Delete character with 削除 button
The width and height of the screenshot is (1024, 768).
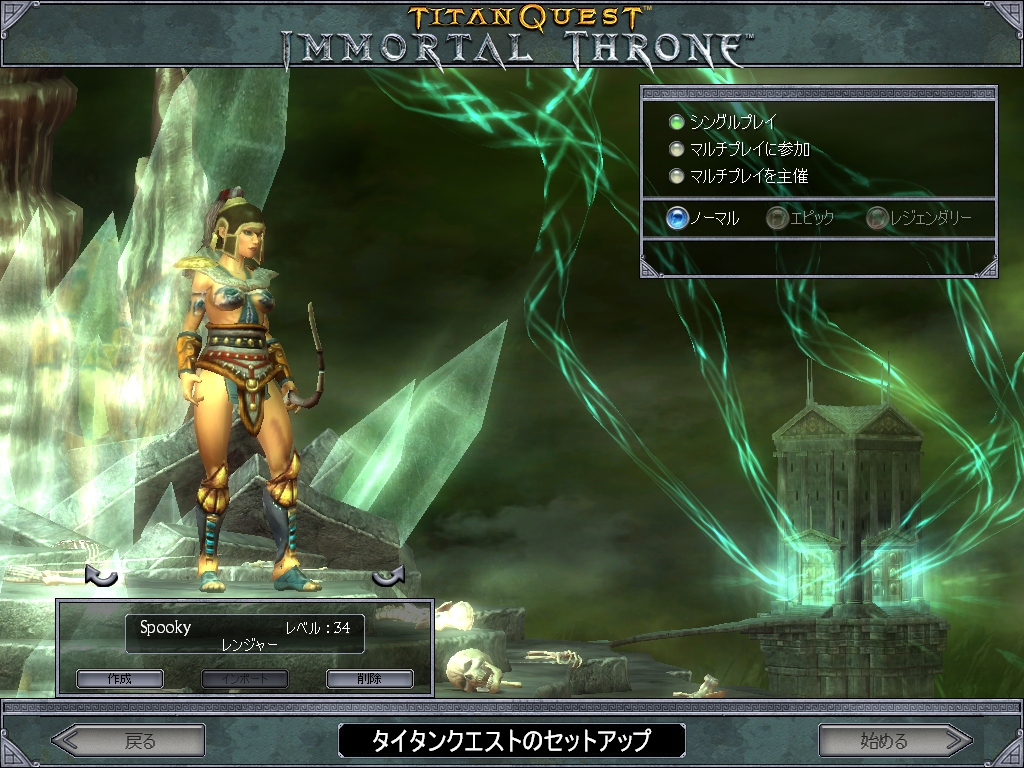pyautogui.click(x=369, y=679)
